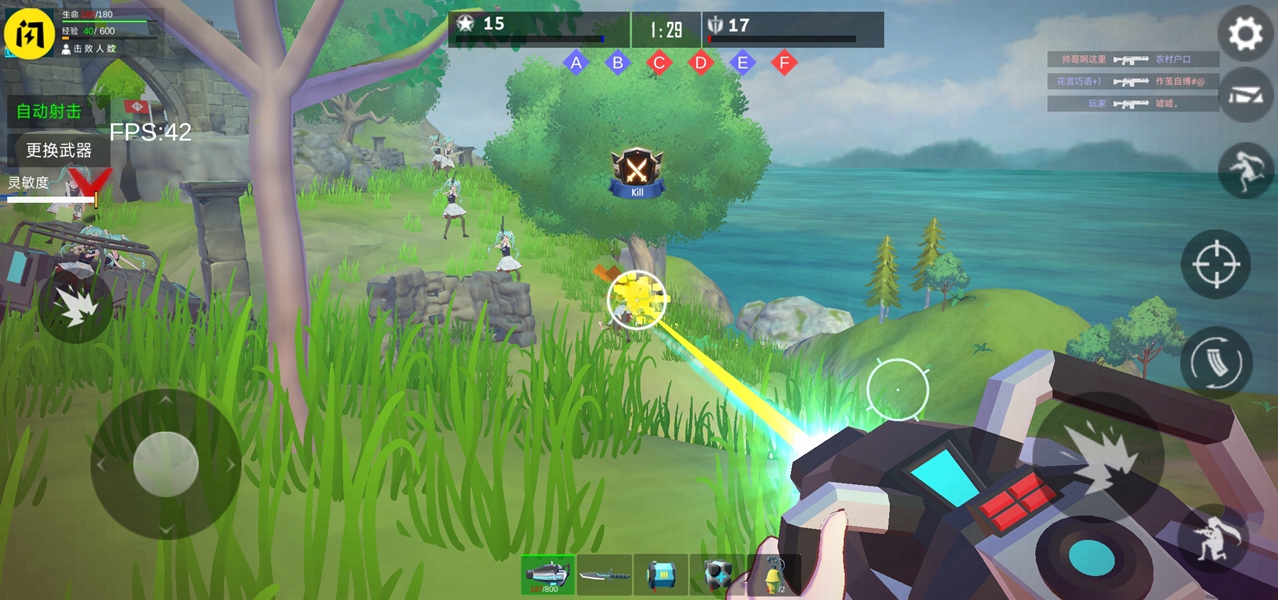Tap the running character sprint button

pos(1245,169)
